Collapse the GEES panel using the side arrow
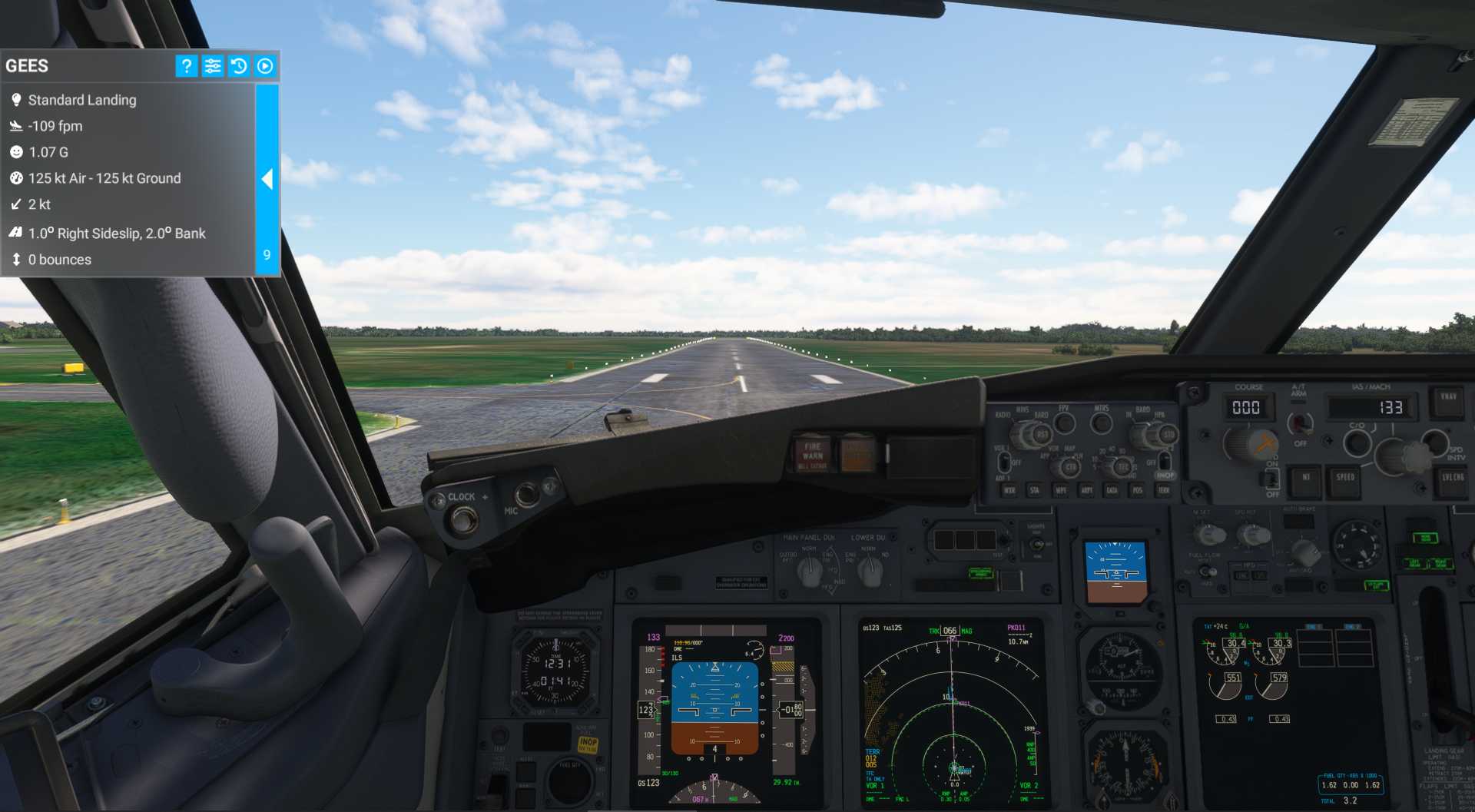Viewport: 1475px width, 812px height. pos(268,179)
